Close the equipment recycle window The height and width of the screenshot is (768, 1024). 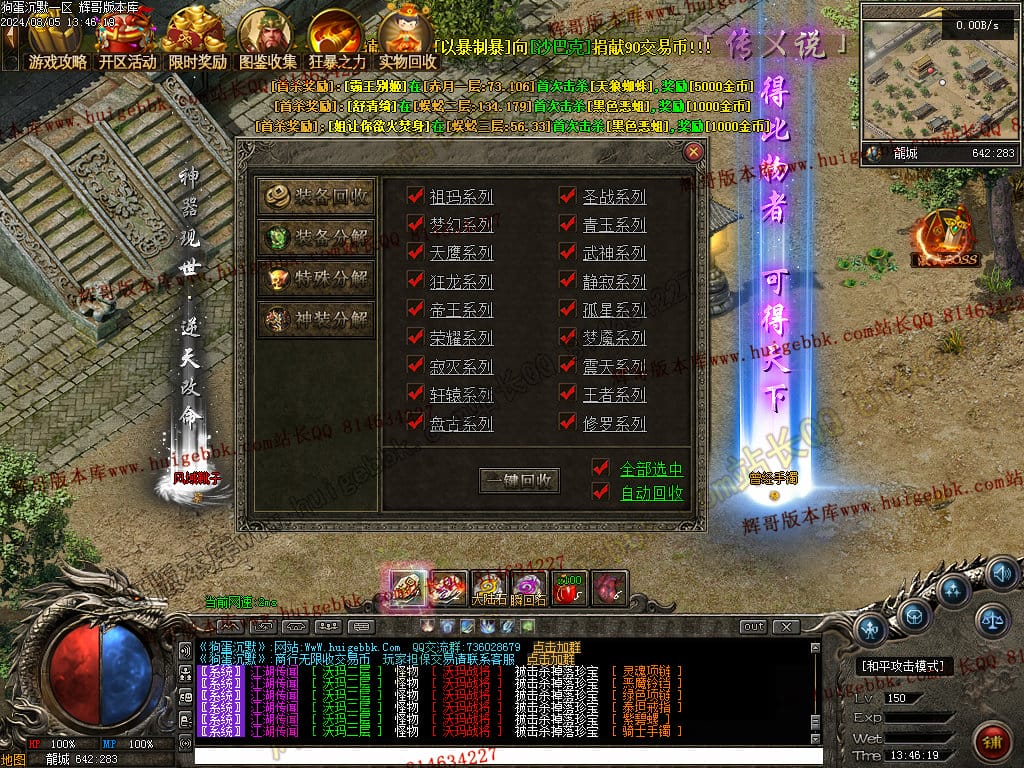[x=693, y=152]
